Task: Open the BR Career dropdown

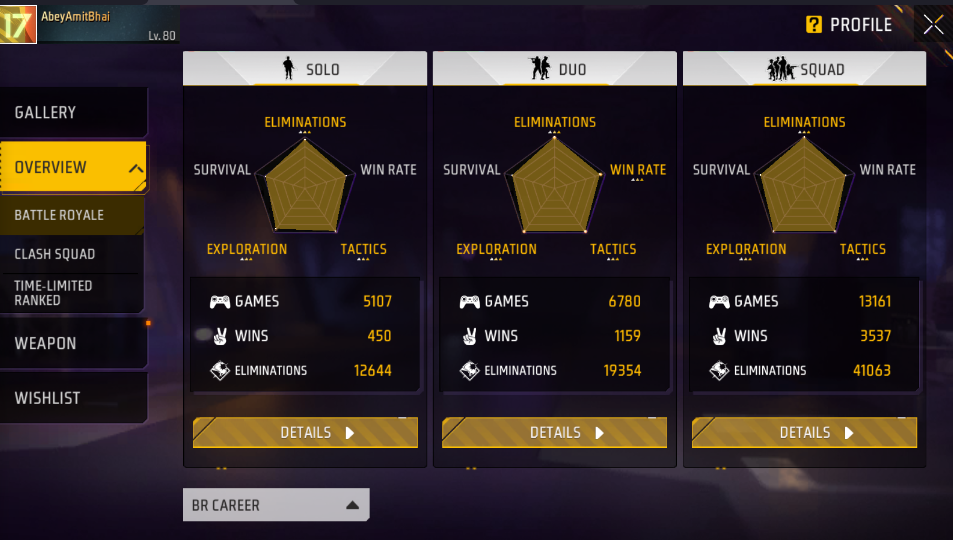Action: point(276,505)
